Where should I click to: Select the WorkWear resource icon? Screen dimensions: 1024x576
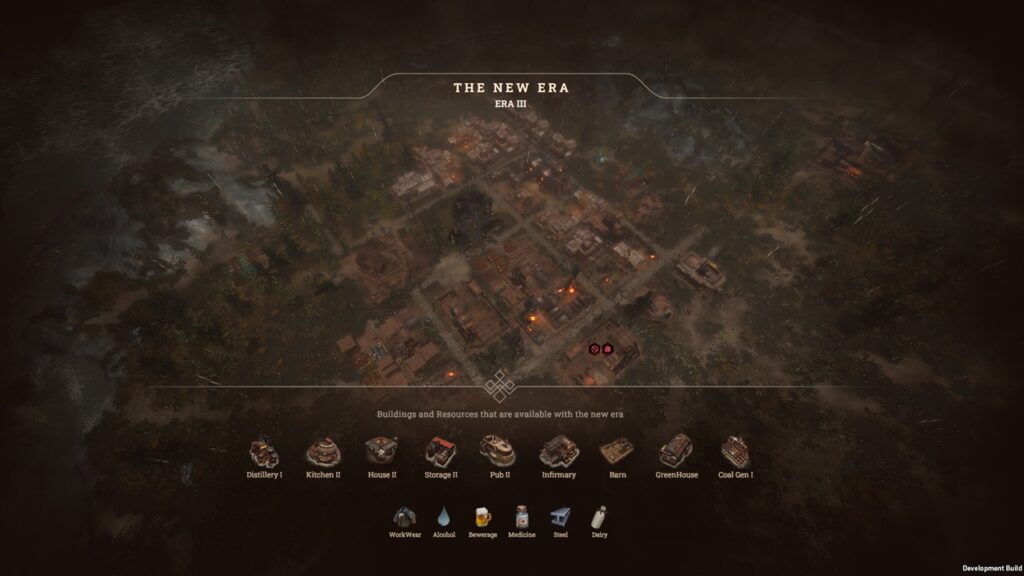point(405,517)
